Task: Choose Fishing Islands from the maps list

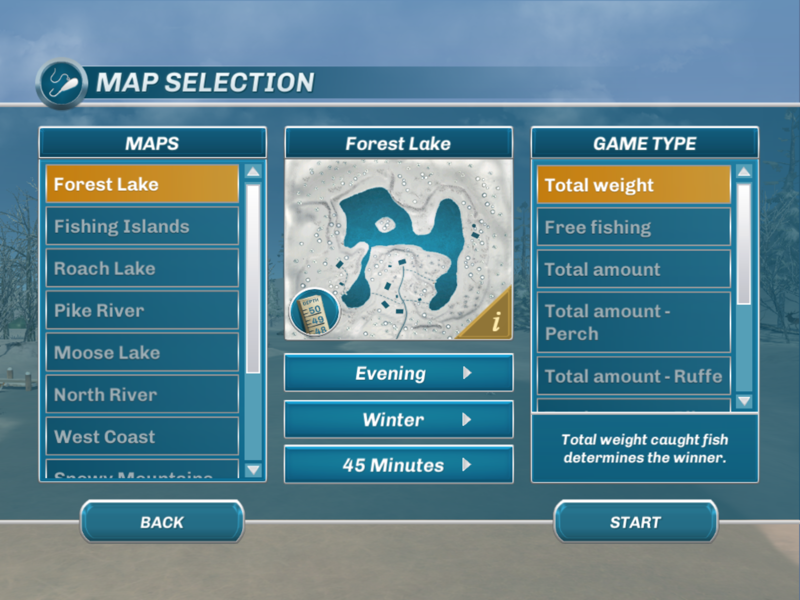Action: coord(142,227)
